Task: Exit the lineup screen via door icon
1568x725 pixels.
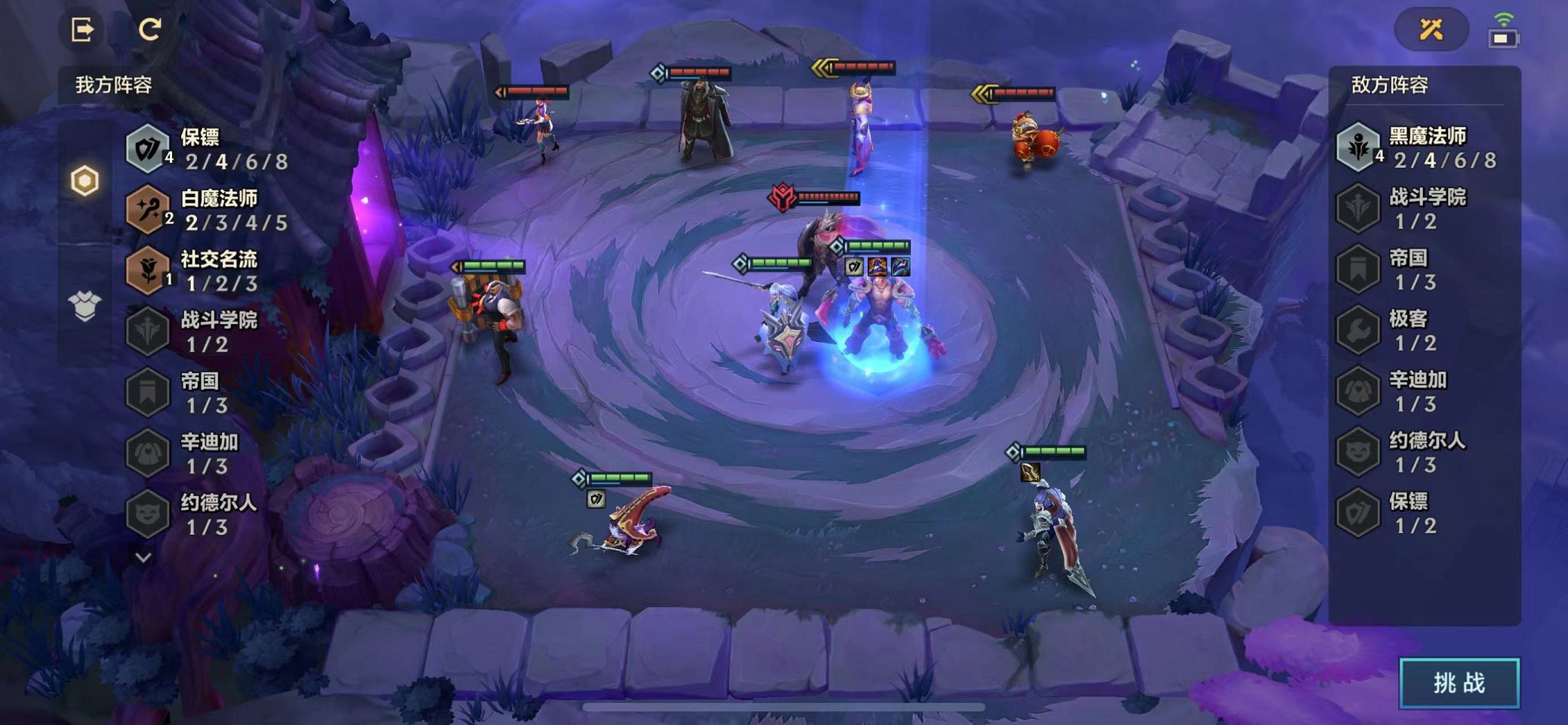Action: pyautogui.click(x=82, y=29)
